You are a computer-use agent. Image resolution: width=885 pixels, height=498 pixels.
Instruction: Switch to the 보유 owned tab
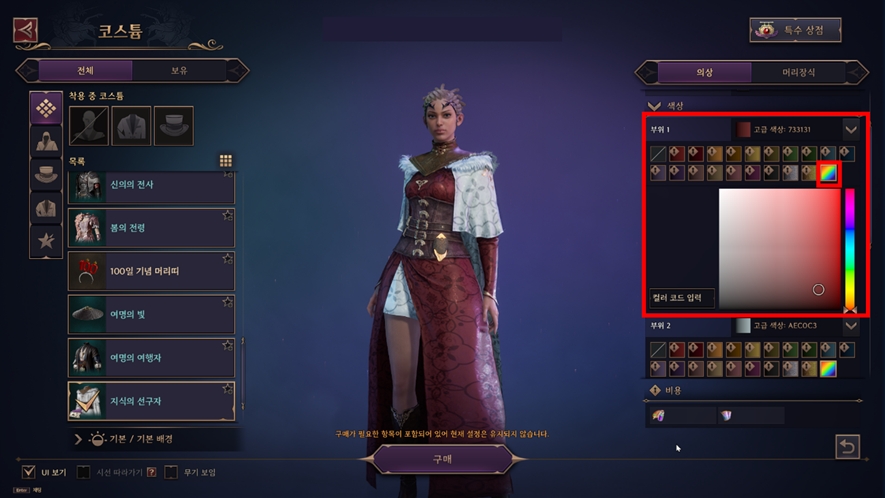178,71
